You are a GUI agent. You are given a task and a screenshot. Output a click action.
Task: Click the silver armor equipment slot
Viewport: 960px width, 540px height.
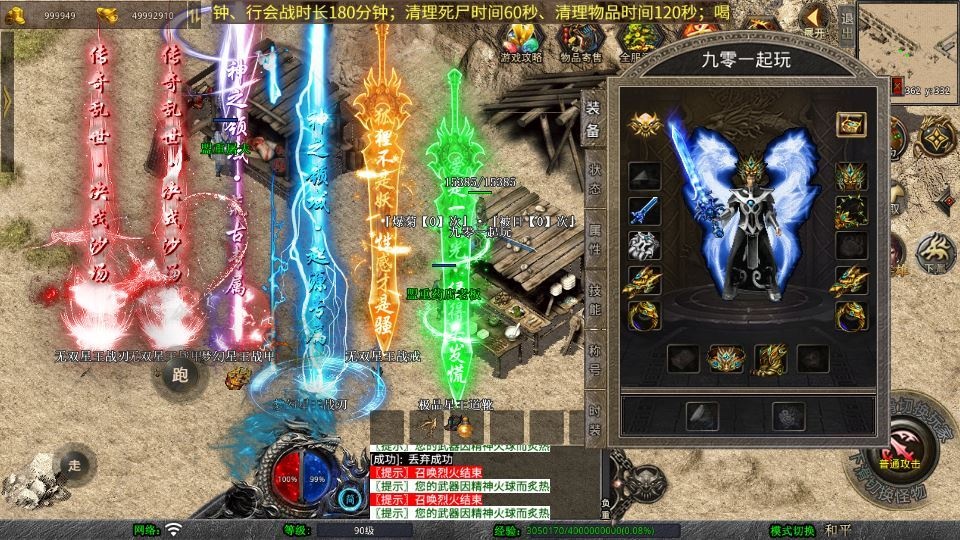point(644,246)
